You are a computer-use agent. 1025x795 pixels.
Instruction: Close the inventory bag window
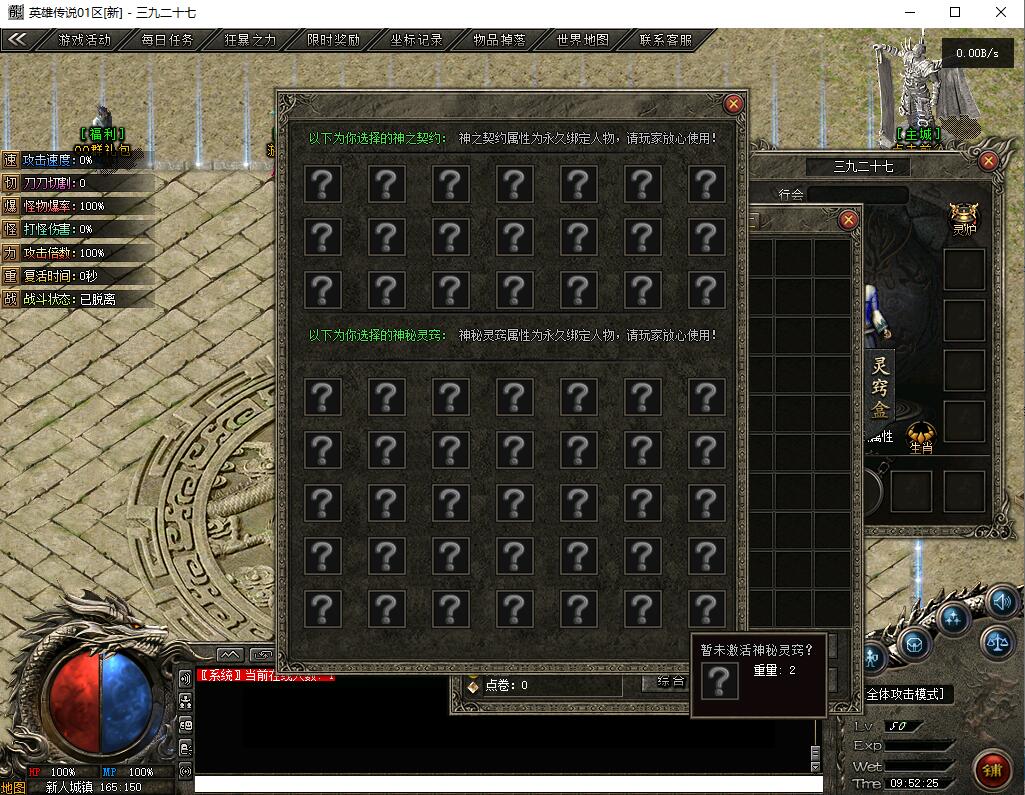pyautogui.click(x=848, y=220)
